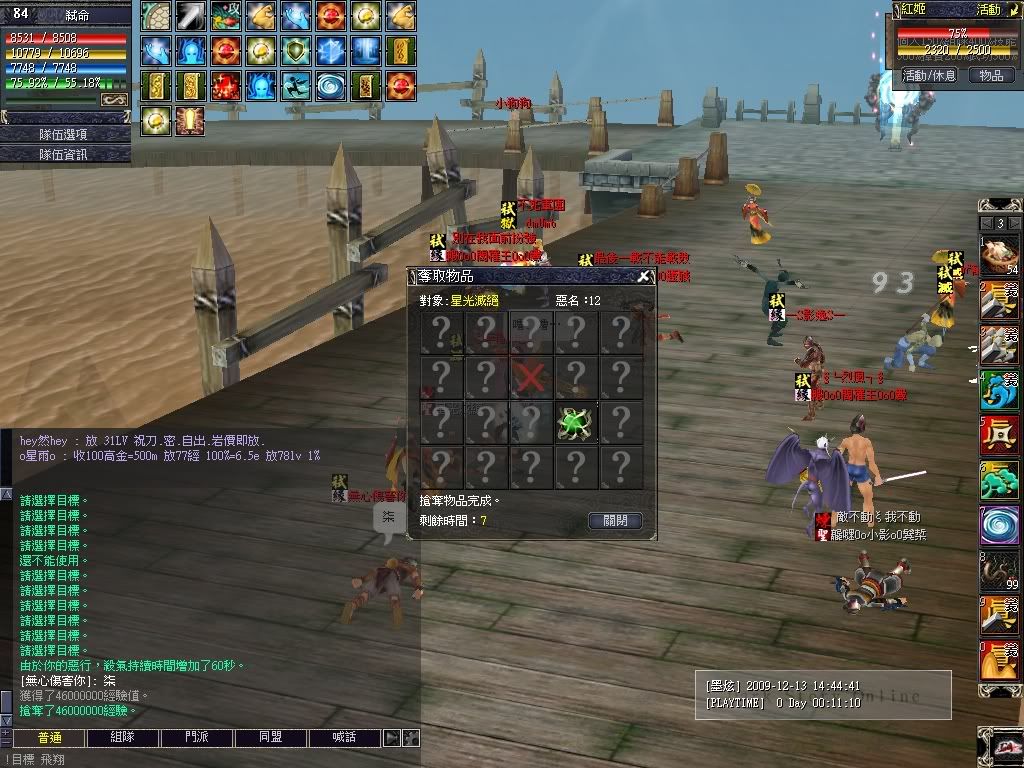
Task: Open the 隊伍選項 team options
Action: pos(65,134)
